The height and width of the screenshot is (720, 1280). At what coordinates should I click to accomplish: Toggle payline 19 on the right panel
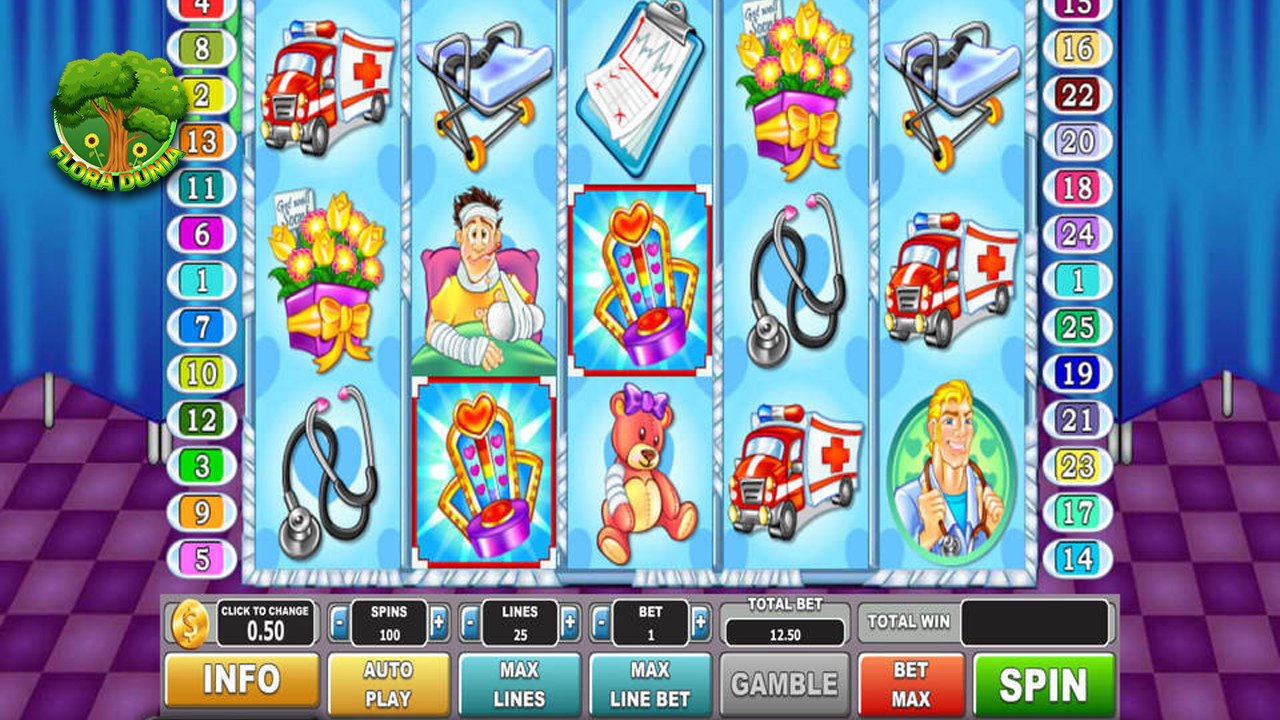[1077, 372]
